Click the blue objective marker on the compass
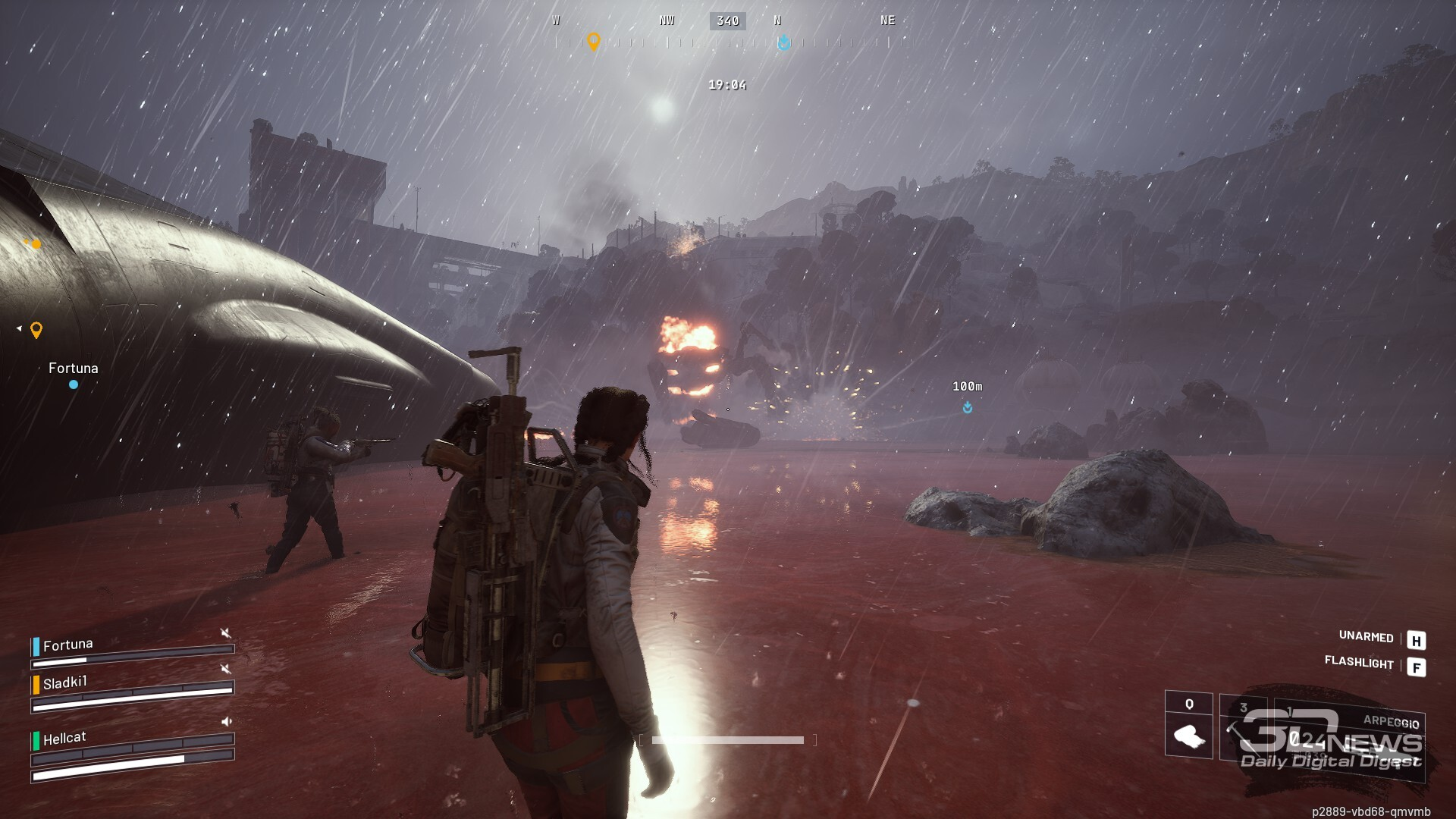Viewport: 1456px width, 819px height. tap(783, 42)
